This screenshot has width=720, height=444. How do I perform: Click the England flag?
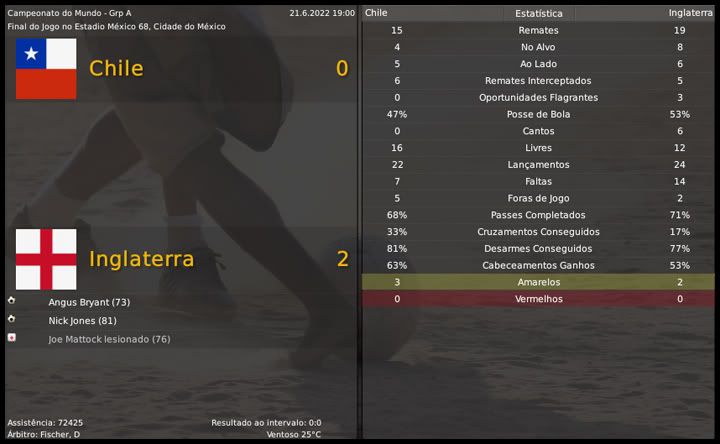[x=46, y=259]
